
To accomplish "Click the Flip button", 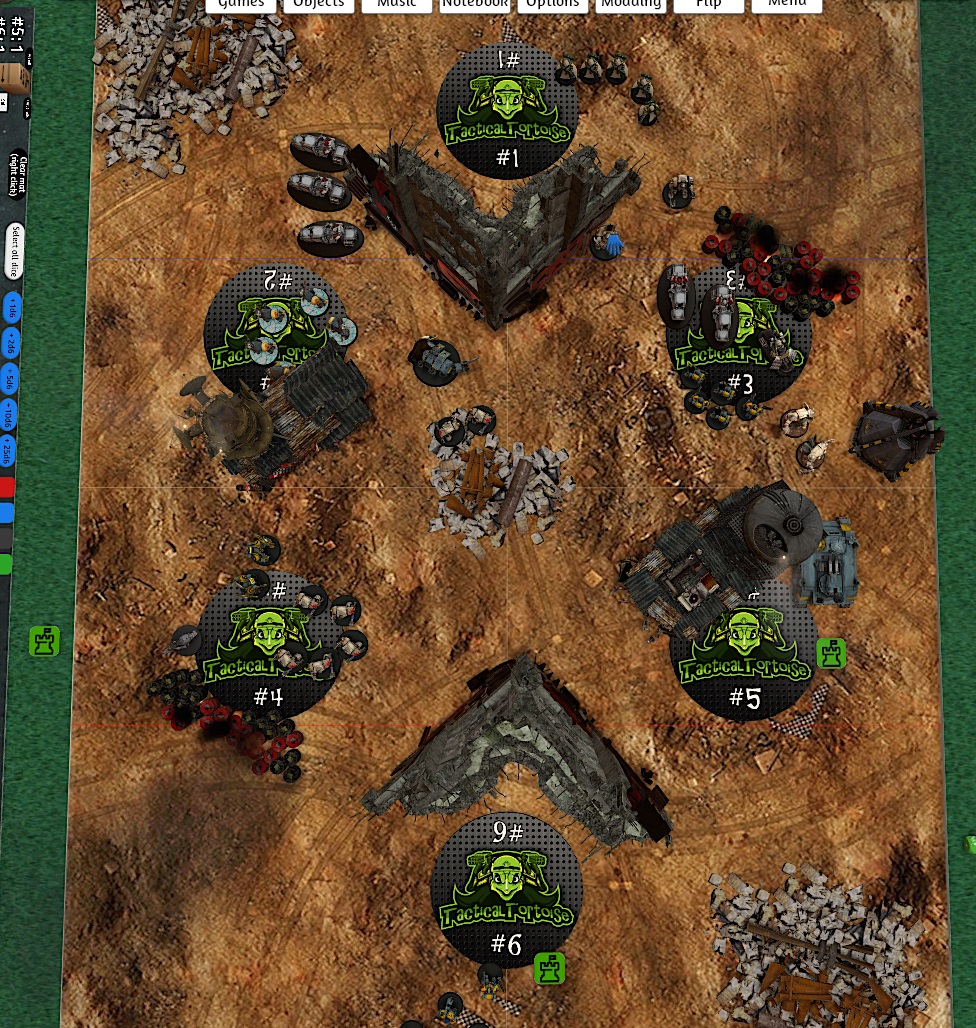I will [709, 4].
